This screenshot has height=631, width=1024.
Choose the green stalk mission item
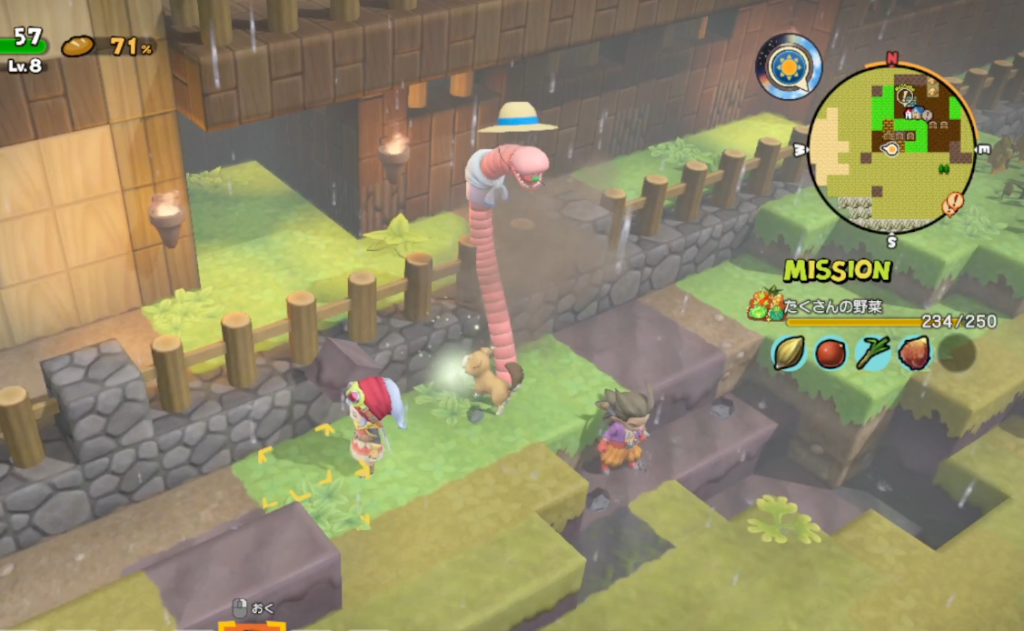[872, 352]
